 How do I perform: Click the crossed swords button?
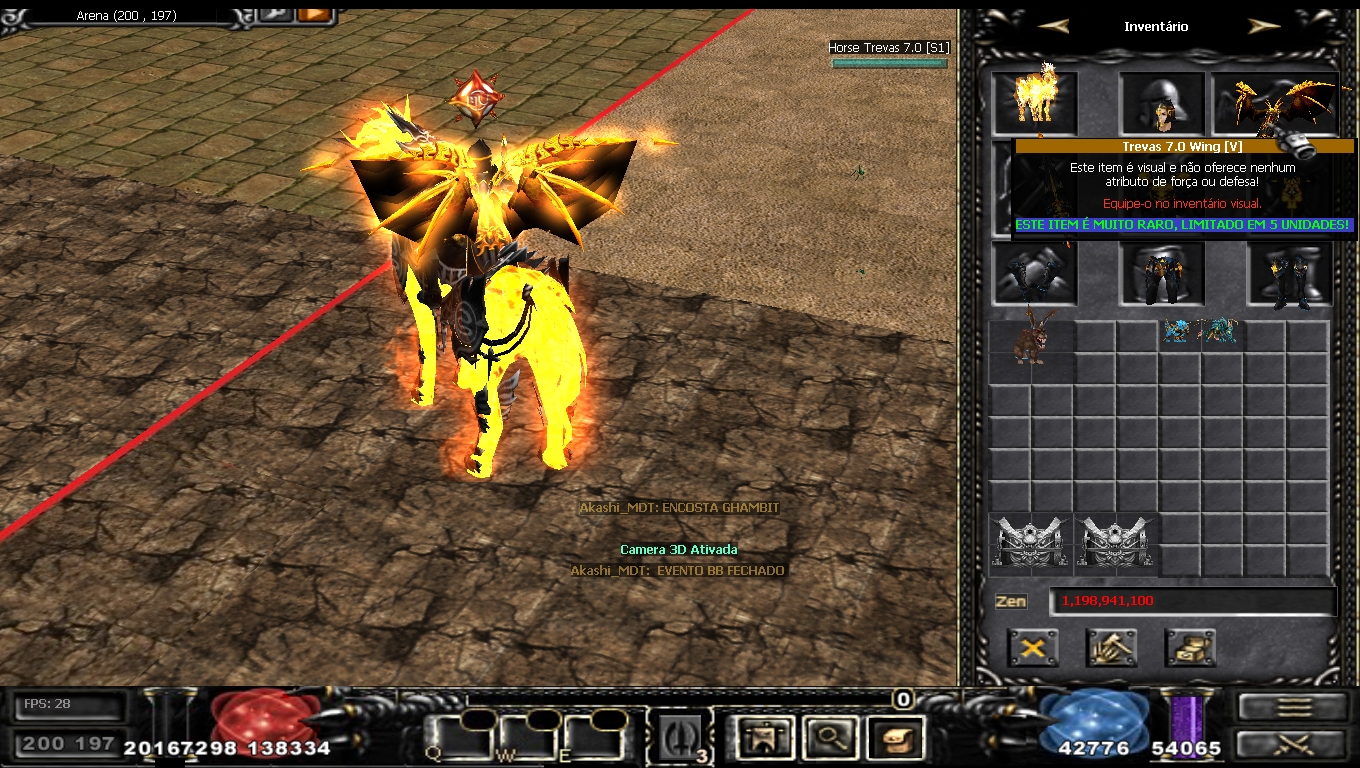[1294, 744]
